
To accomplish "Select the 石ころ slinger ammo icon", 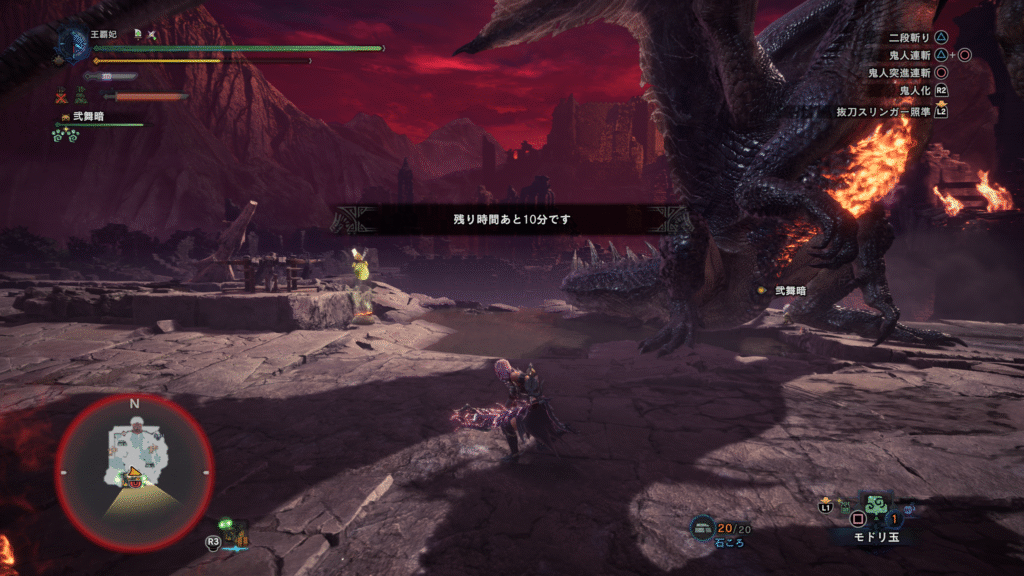I will [x=702, y=526].
